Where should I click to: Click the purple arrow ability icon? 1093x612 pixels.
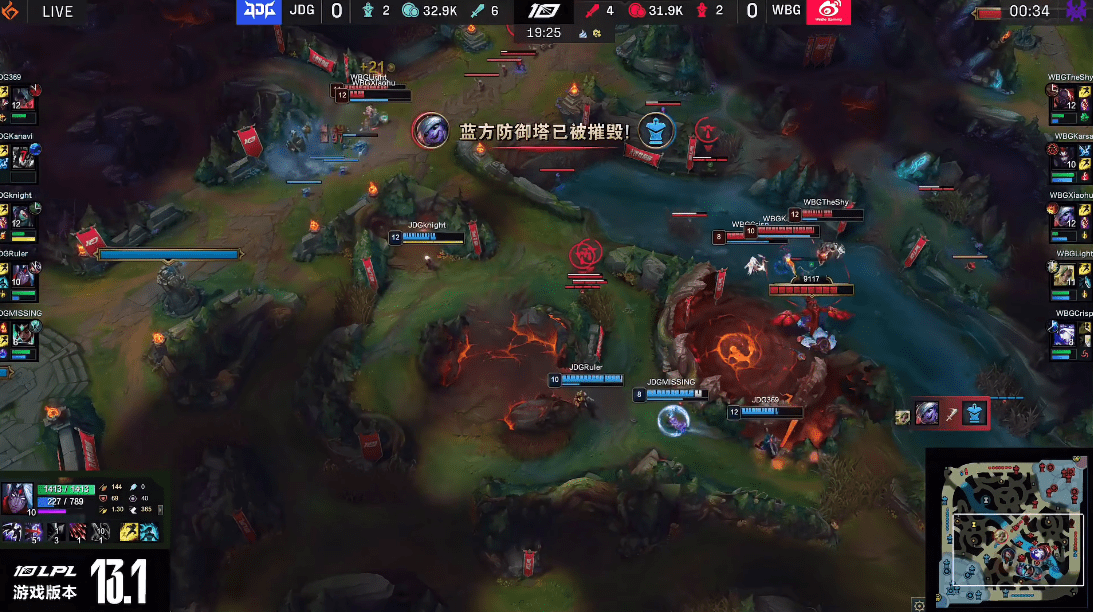pyautogui.click(x=34, y=532)
